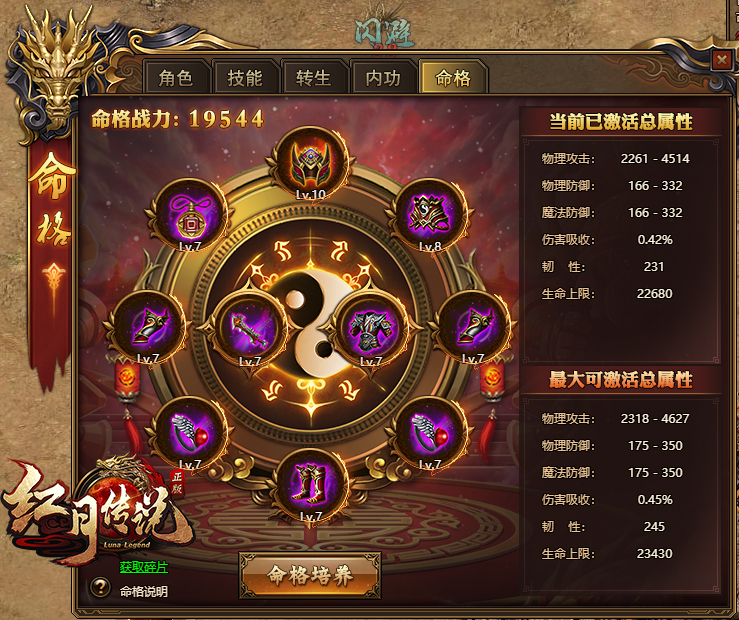Choose the necklace amulet slot
Image resolution: width=739 pixels, height=620 pixels.
pos(190,214)
